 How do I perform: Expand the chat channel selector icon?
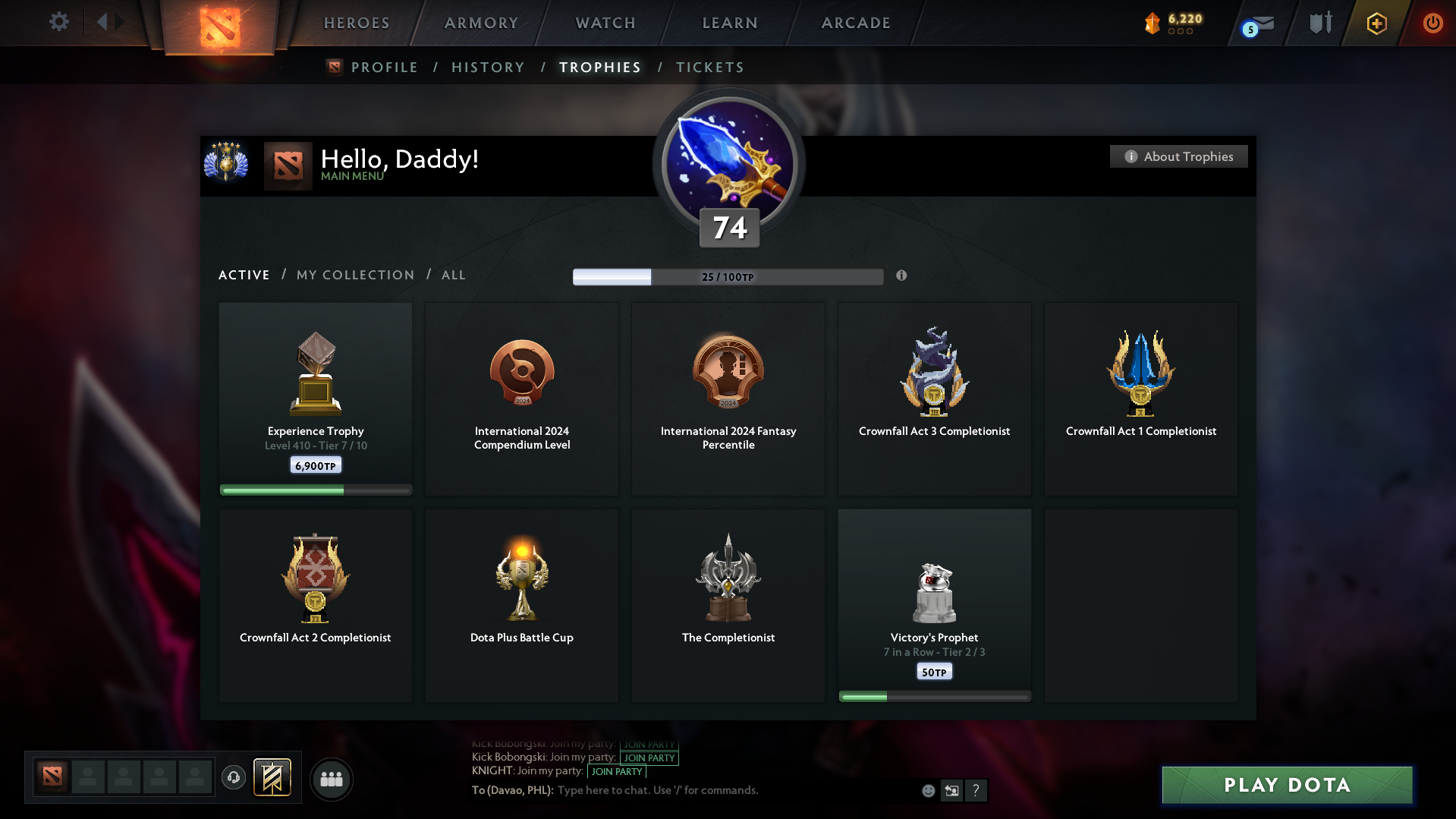tap(951, 790)
